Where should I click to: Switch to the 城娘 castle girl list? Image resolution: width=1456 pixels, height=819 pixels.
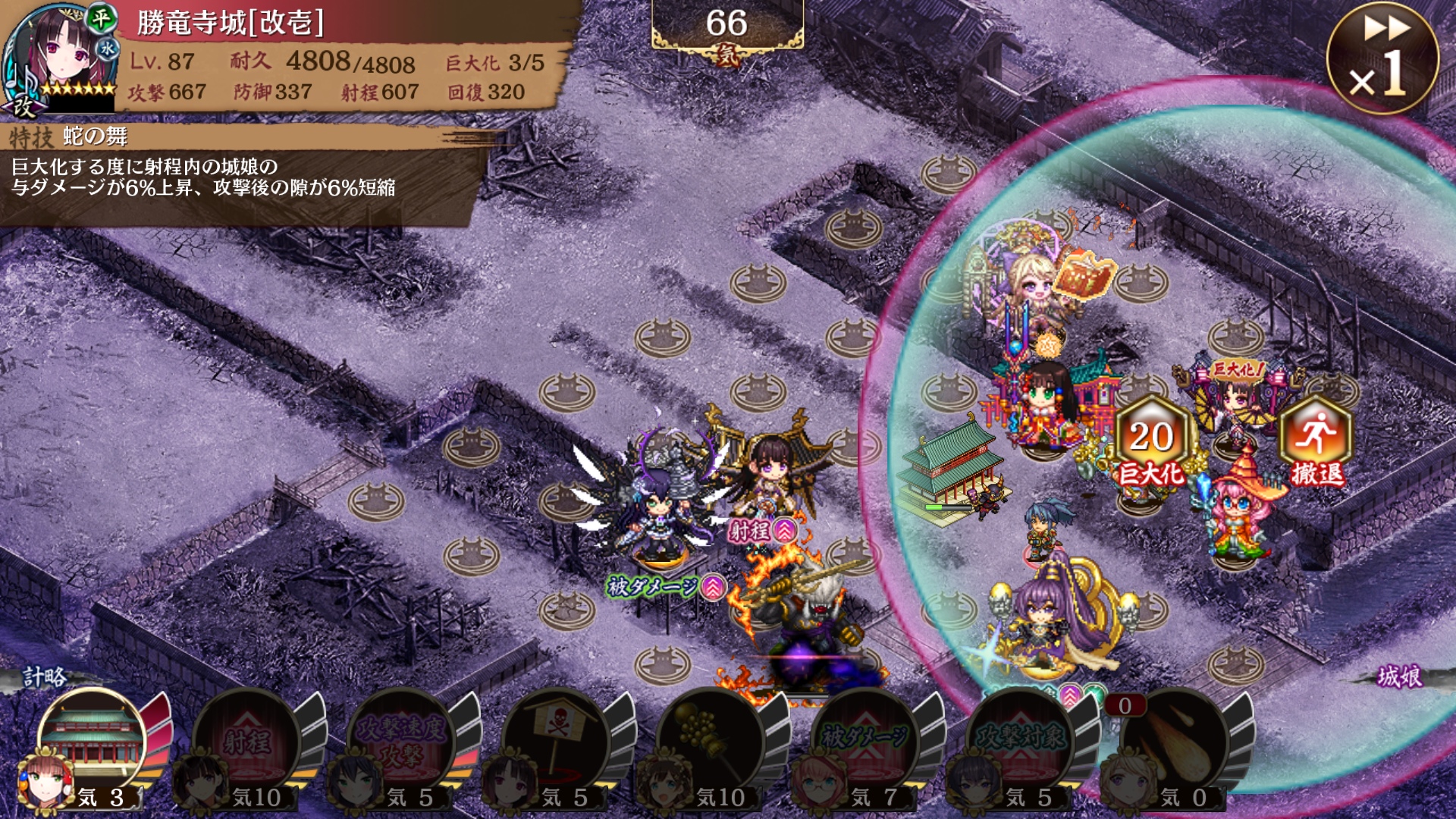[x=1399, y=676]
